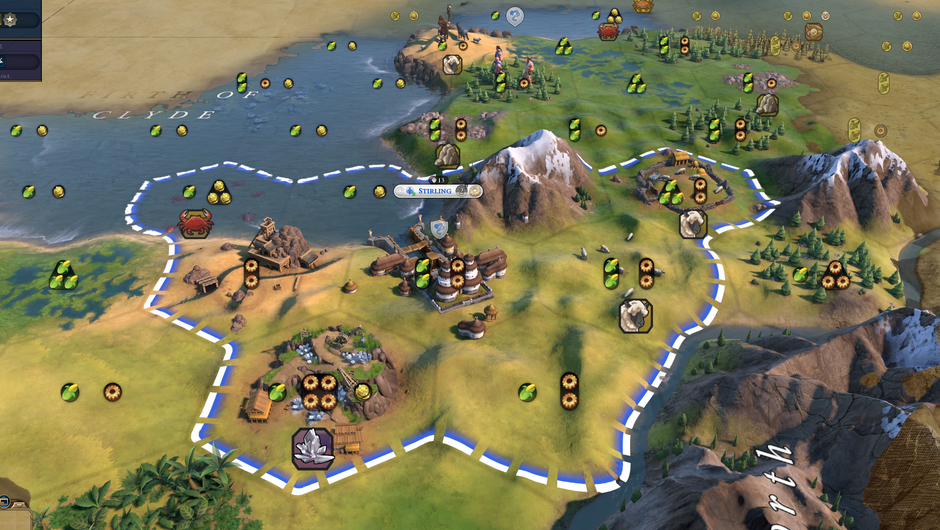Select the Stirling city banner

pos(438,191)
